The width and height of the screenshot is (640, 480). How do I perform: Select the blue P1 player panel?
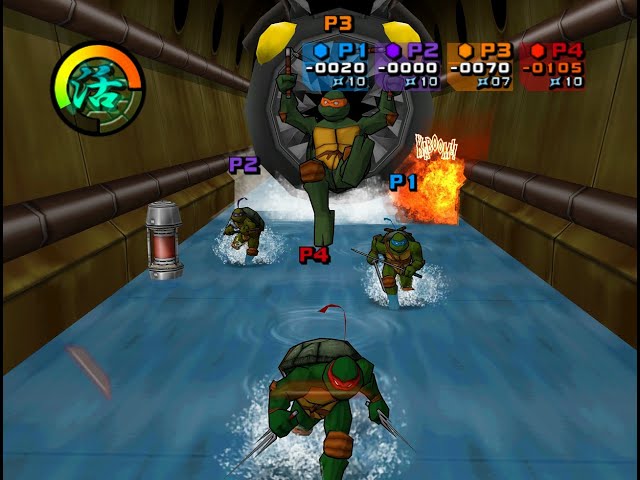tap(337, 66)
